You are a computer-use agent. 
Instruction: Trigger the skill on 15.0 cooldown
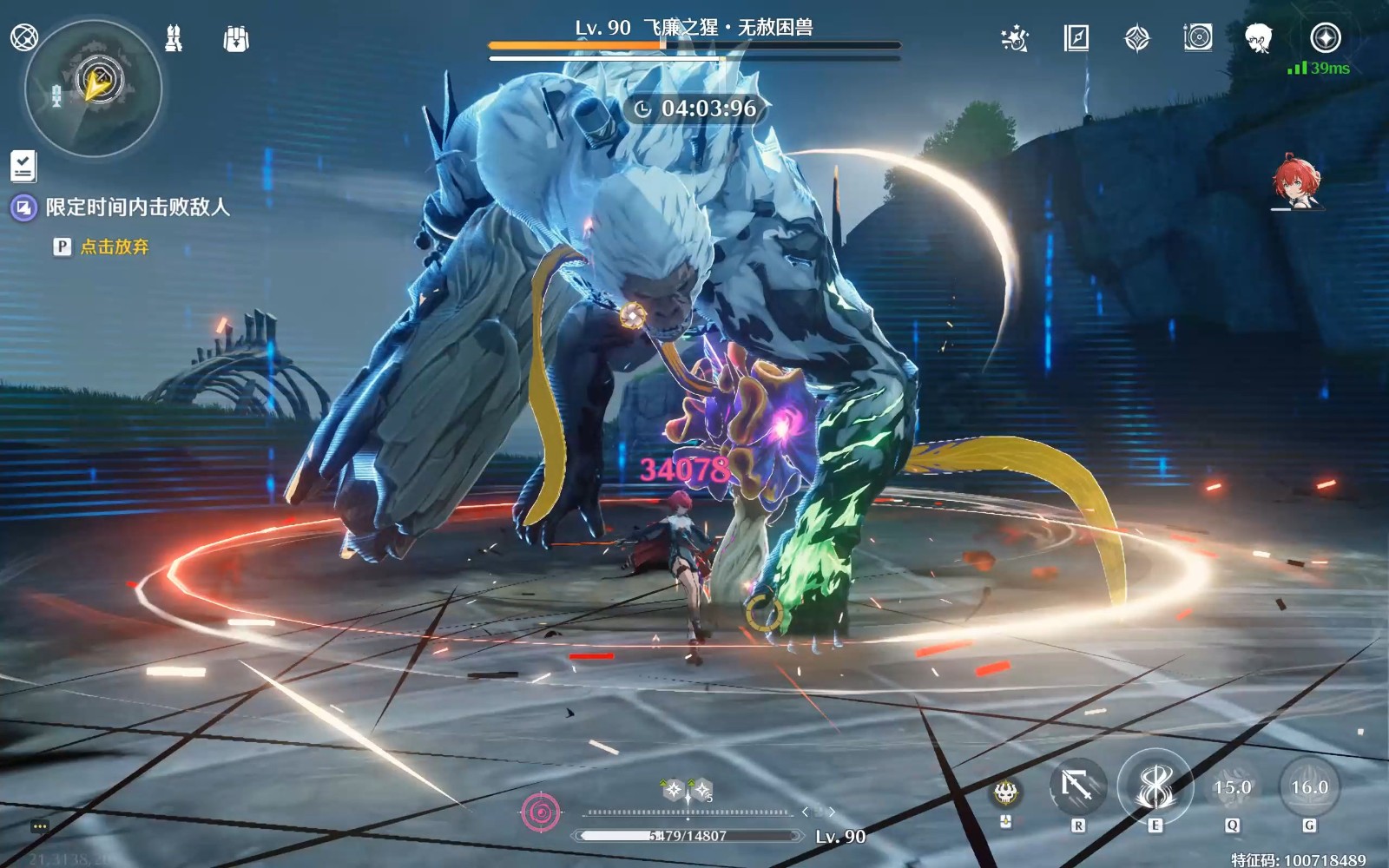point(1232,788)
